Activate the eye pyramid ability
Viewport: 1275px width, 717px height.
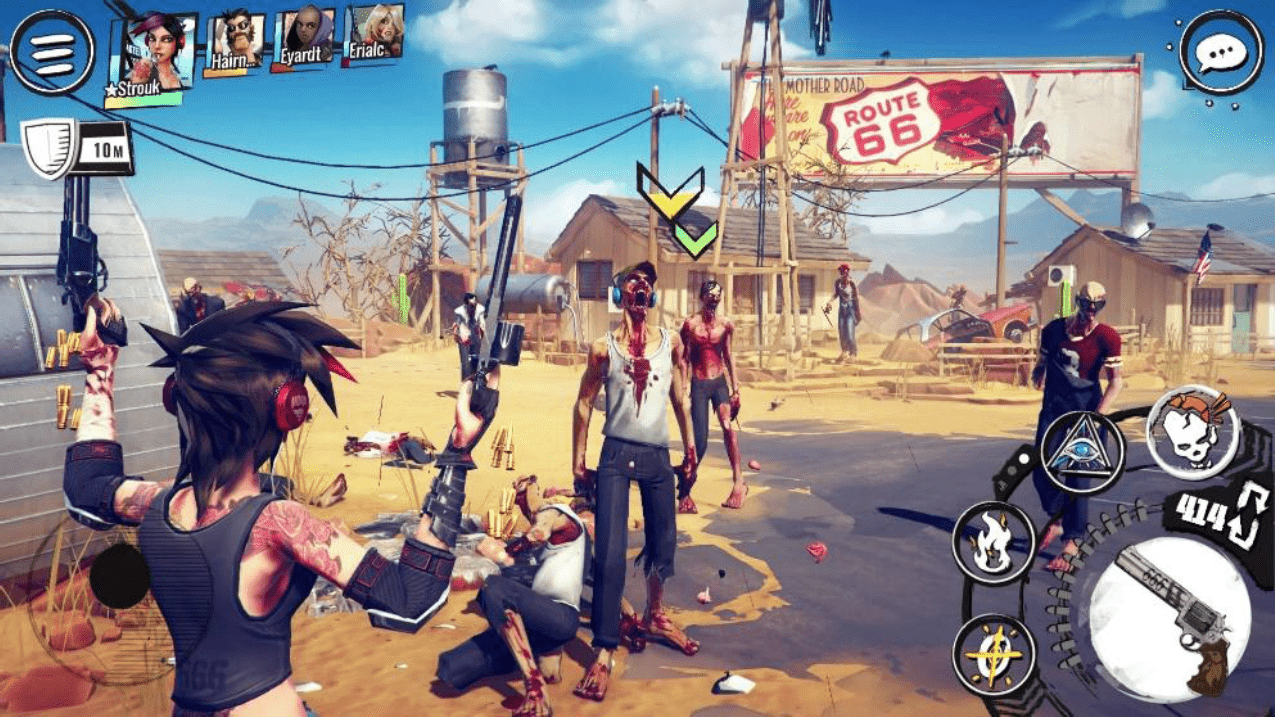tap(1082, 452)
